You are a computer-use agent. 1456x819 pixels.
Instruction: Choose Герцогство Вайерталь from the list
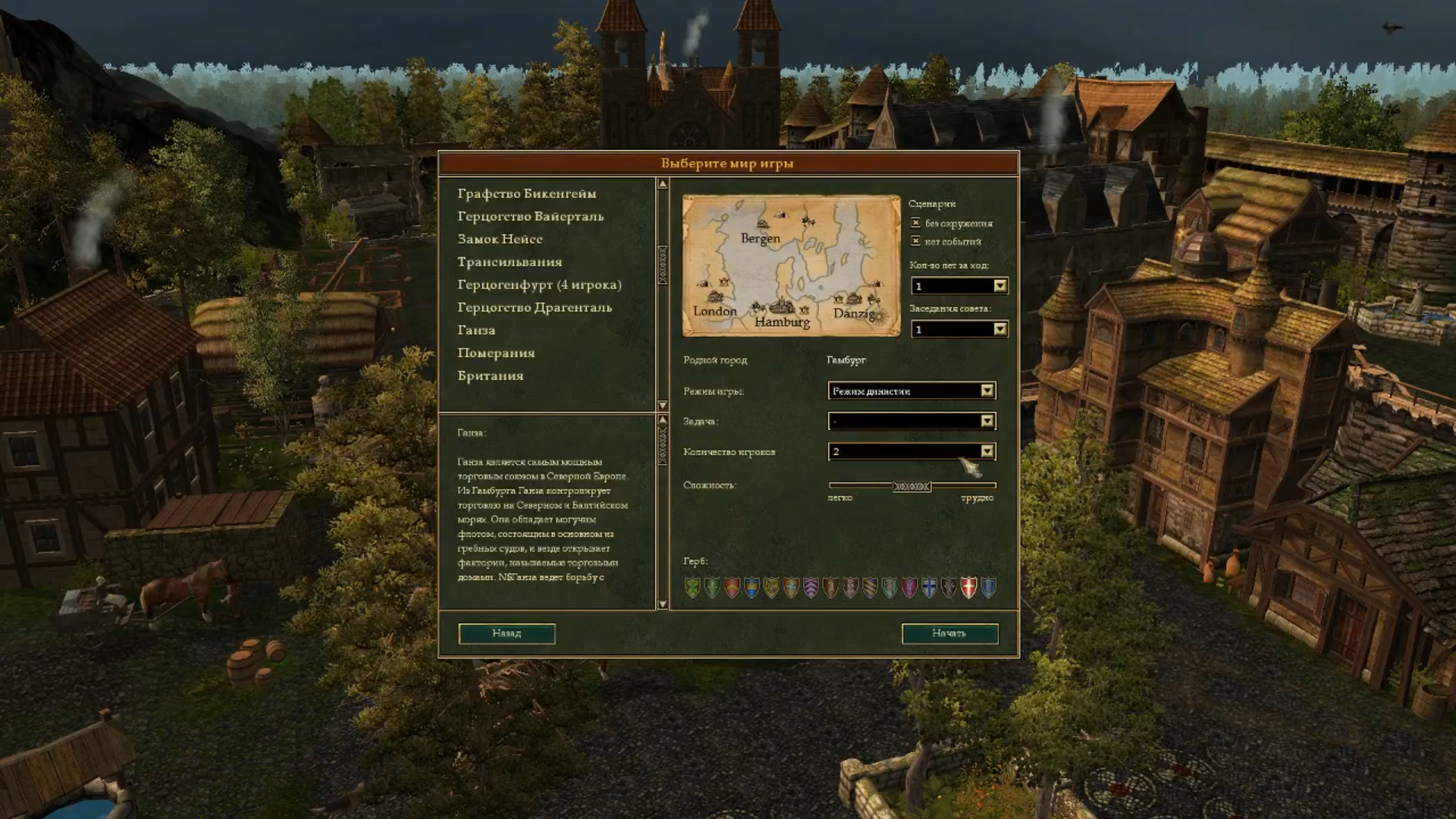tap(530, 217)
